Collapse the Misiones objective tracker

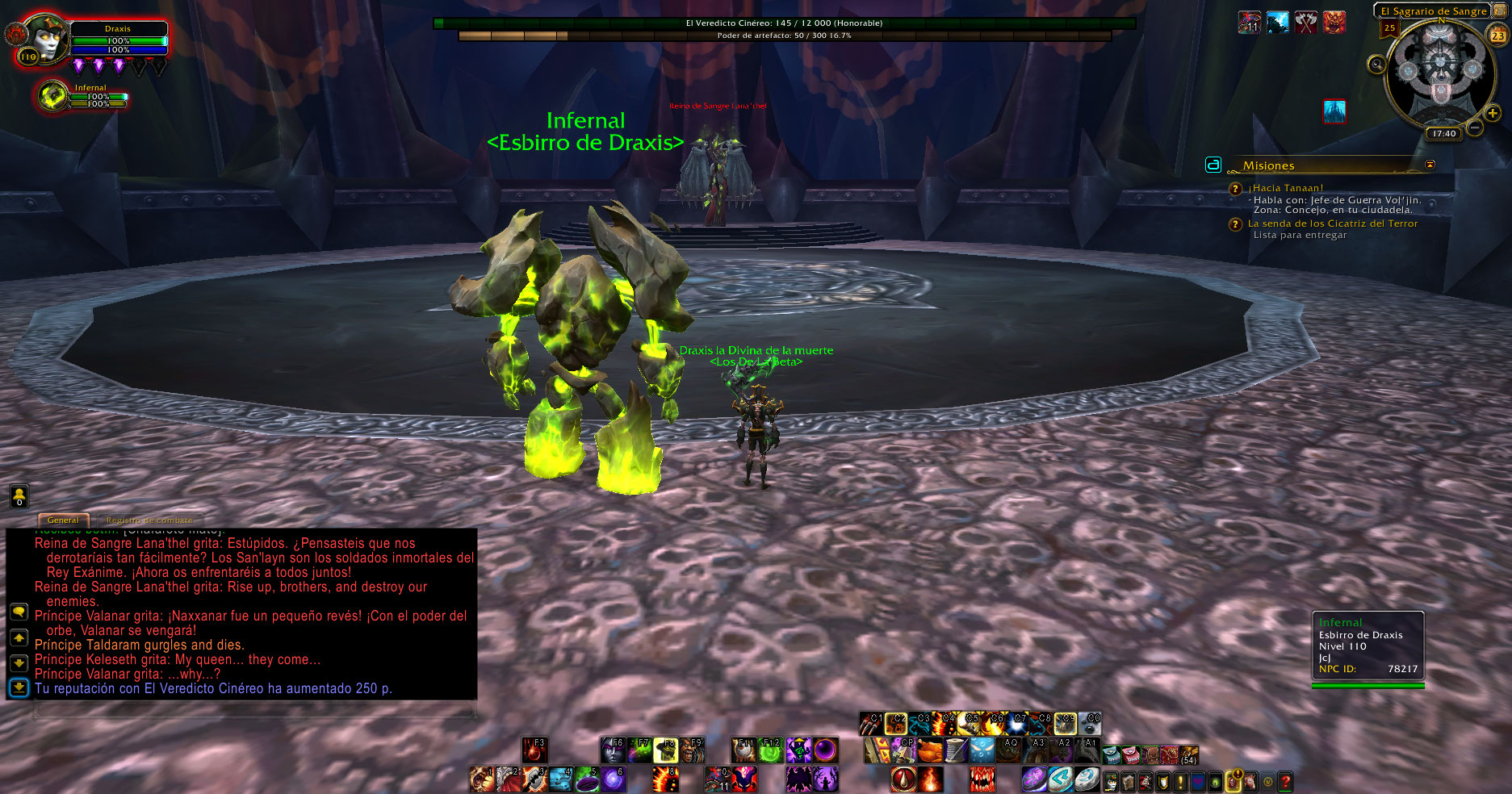point(1430,165)
